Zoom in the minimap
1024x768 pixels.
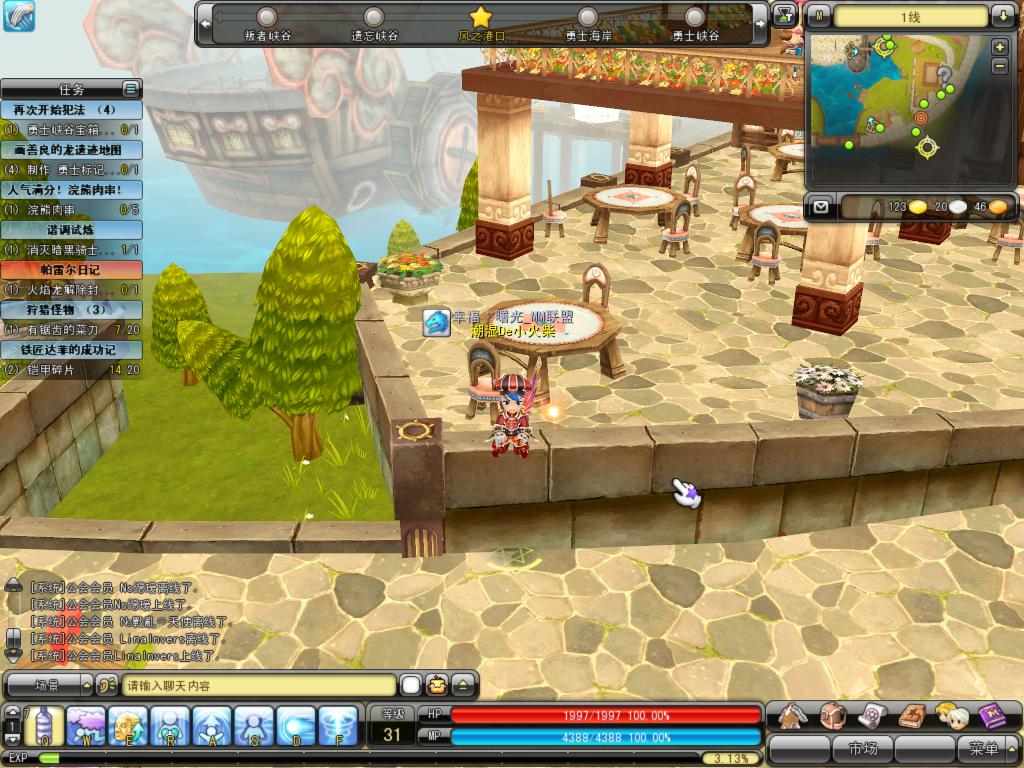click(999, 47)
